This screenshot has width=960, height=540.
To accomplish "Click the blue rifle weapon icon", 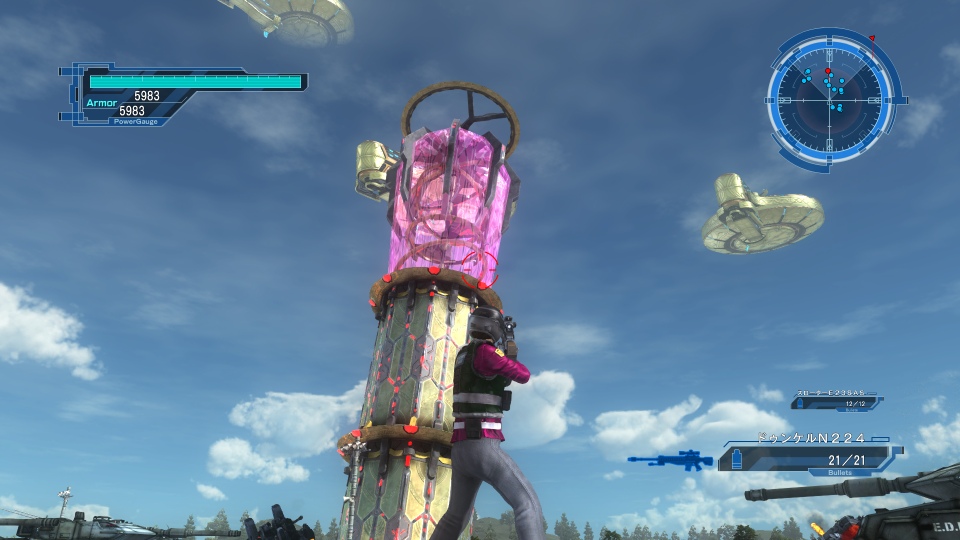I will (670, 460).
